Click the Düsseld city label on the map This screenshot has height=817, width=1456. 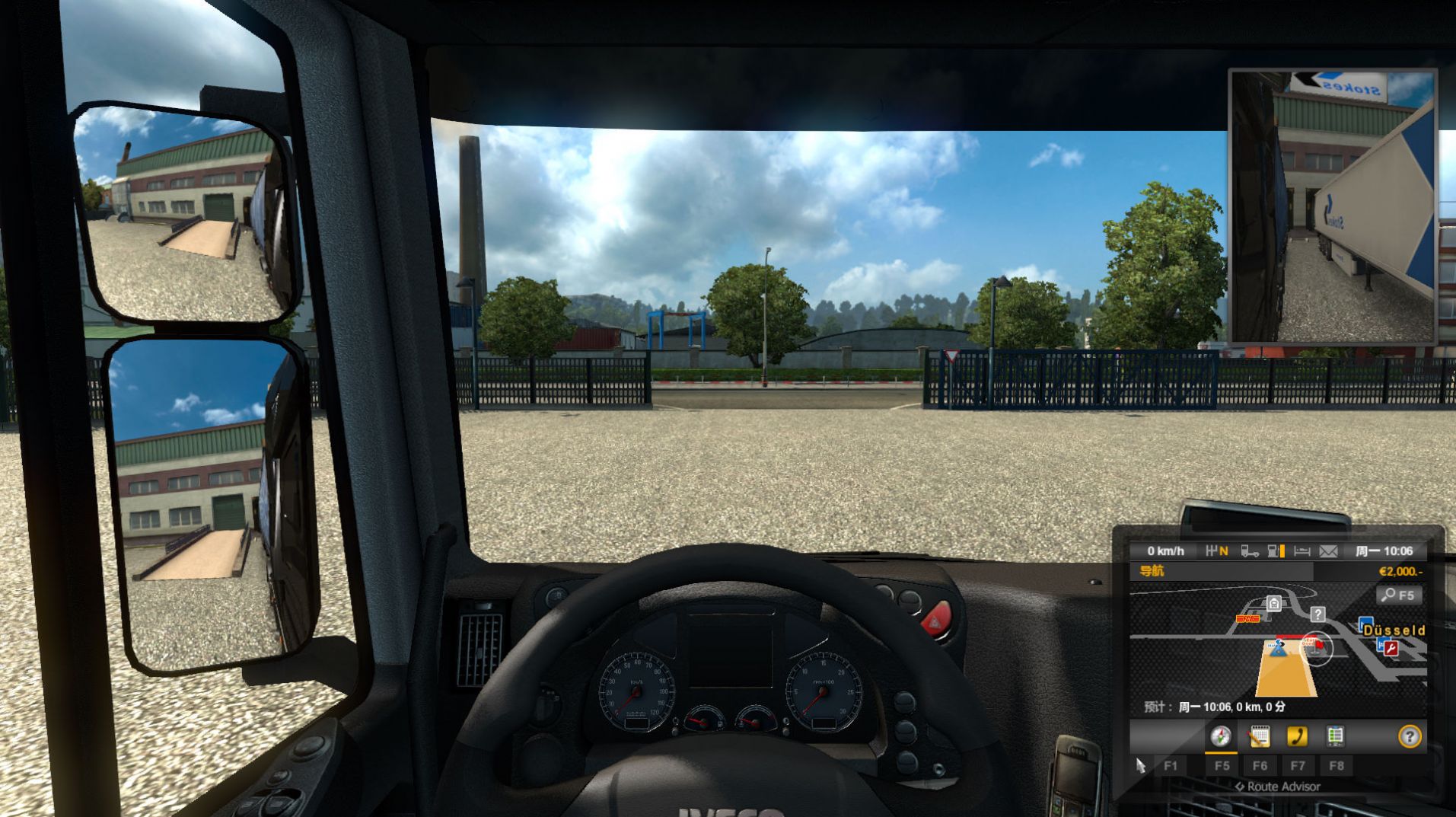tap(1394, 631)
